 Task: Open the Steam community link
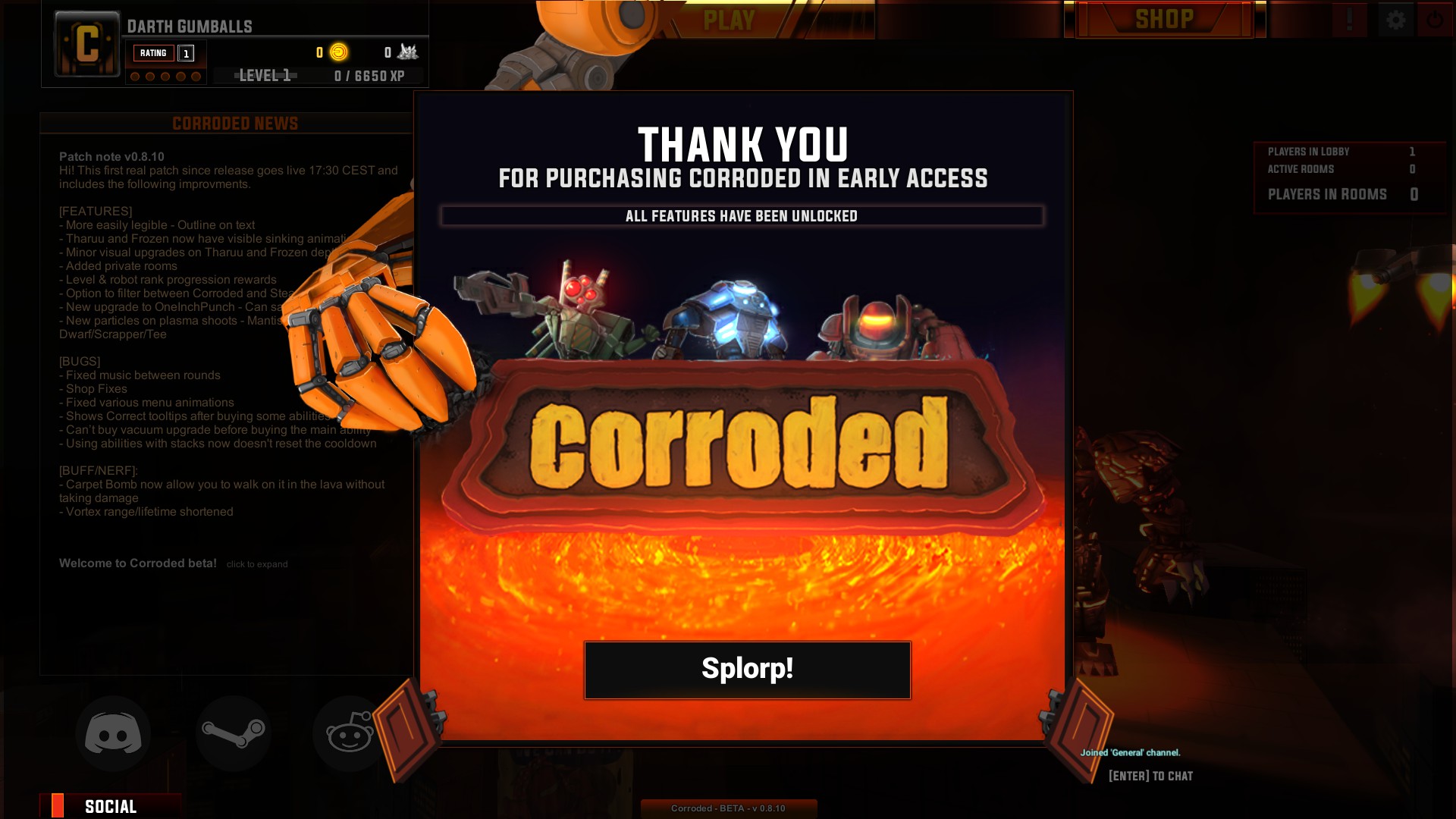[x=234, y=734]
